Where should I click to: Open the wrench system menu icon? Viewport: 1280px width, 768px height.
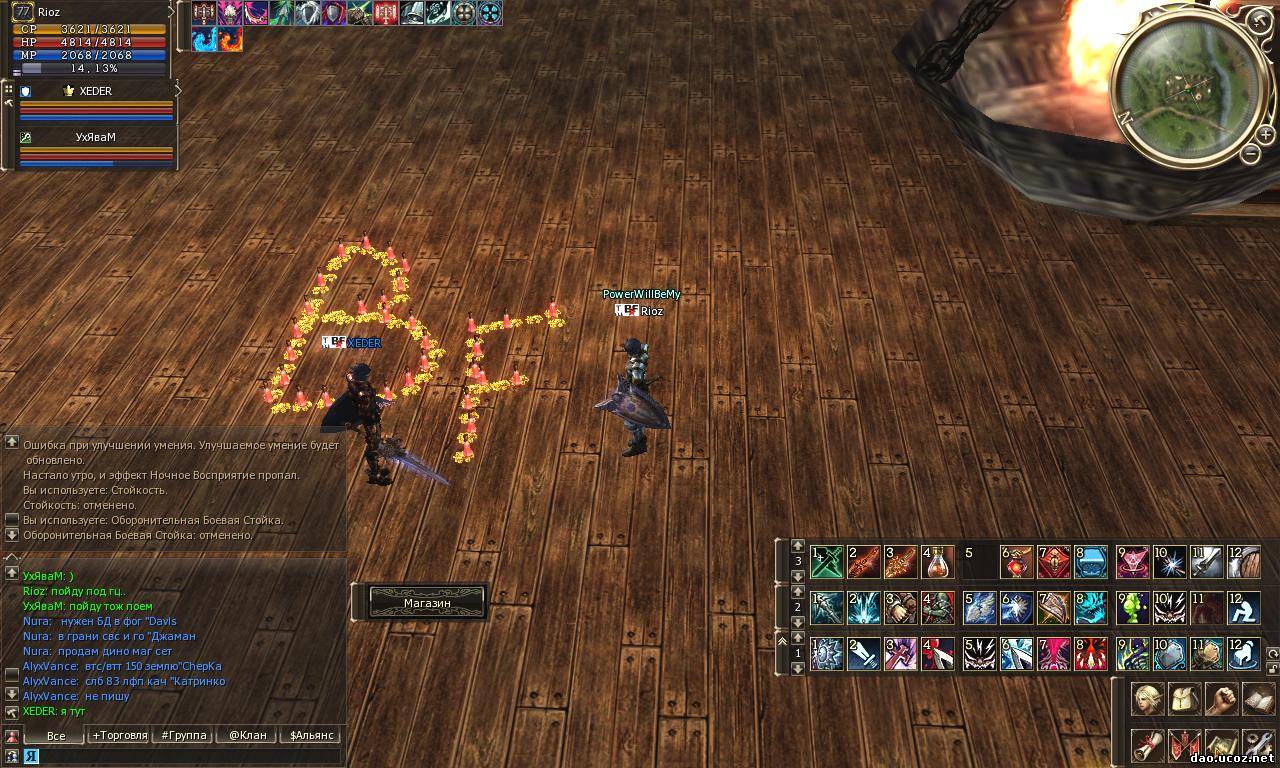point(1258,745)
